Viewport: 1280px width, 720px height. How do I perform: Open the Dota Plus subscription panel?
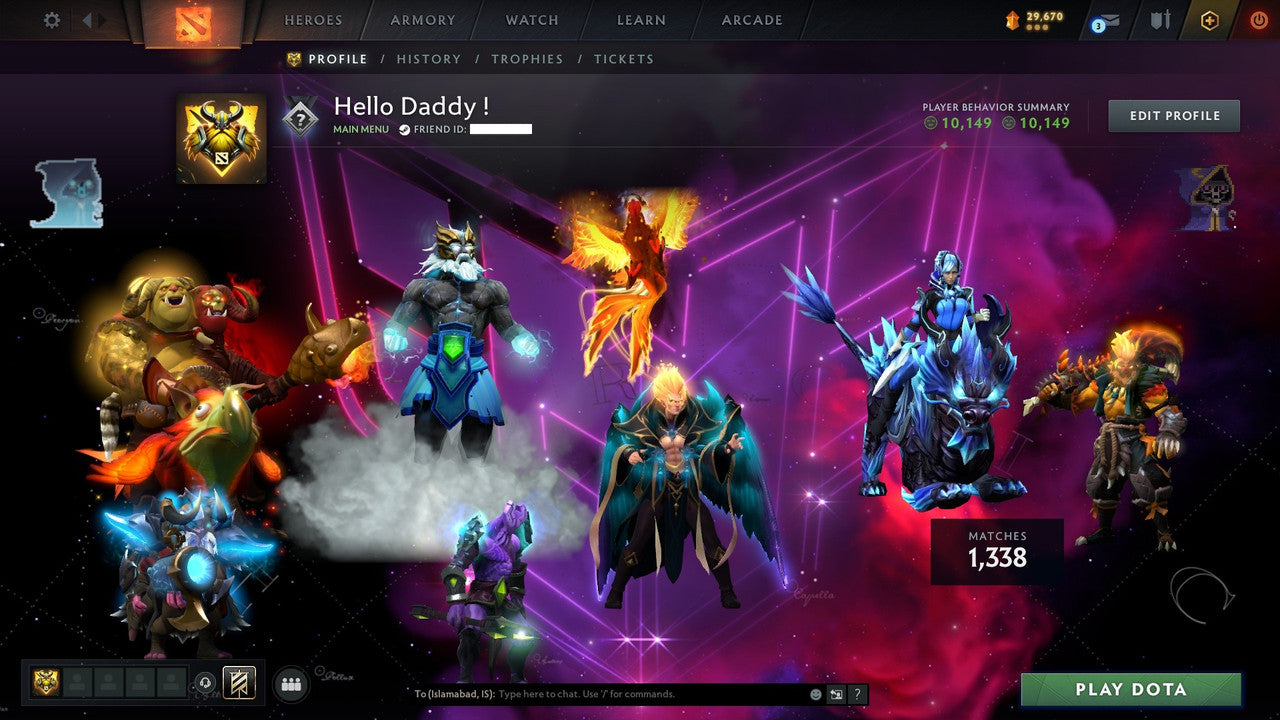(x=1210, y=18)
